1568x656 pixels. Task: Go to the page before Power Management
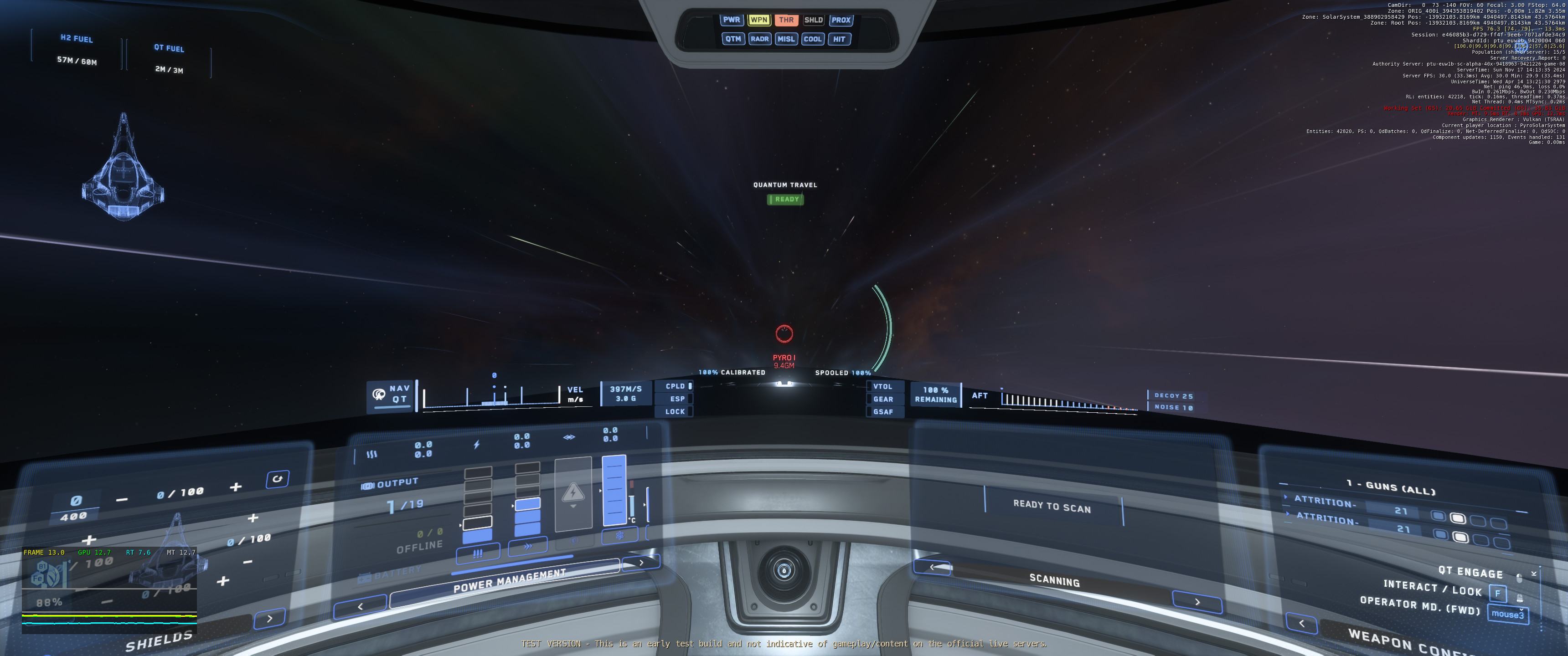(361, 606)
